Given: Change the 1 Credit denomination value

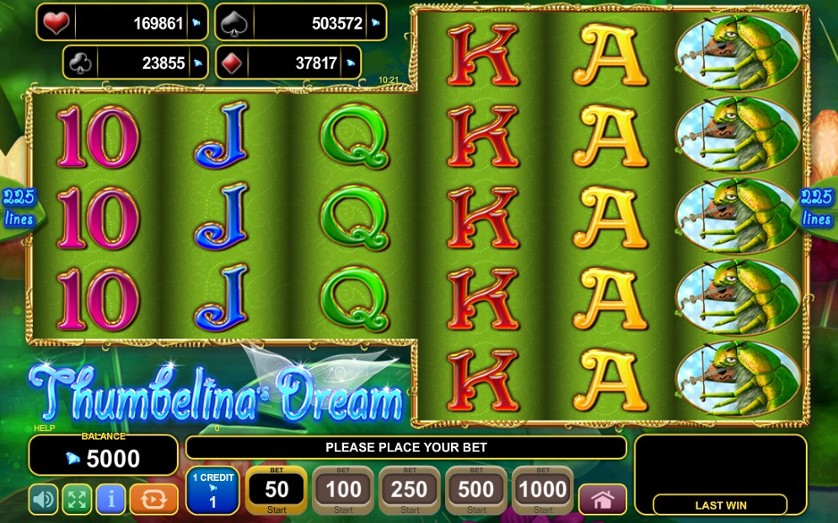Looking at the screenshot, I should [x=211, y=490].
